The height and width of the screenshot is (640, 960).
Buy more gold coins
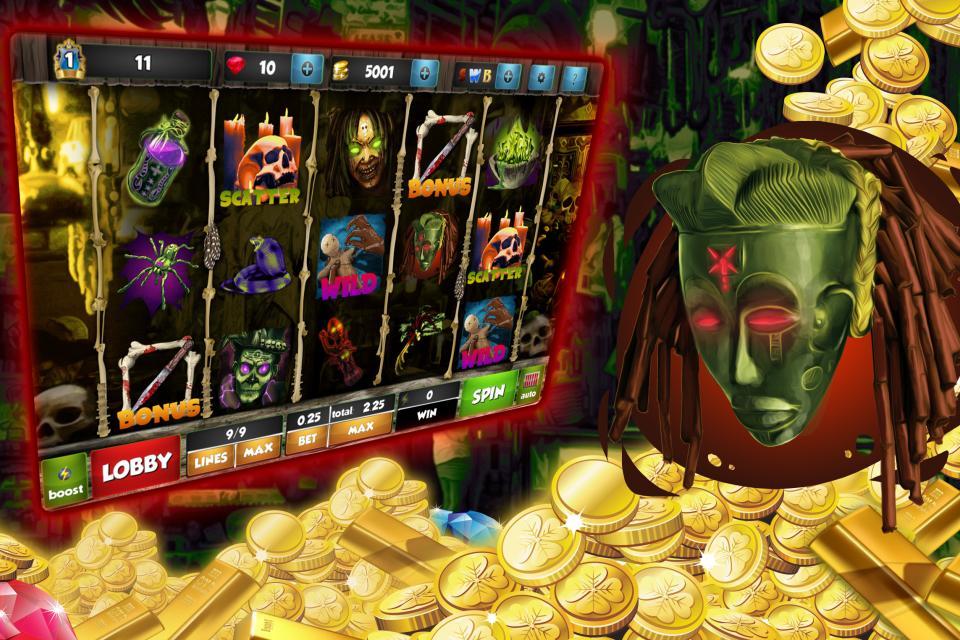424,72
